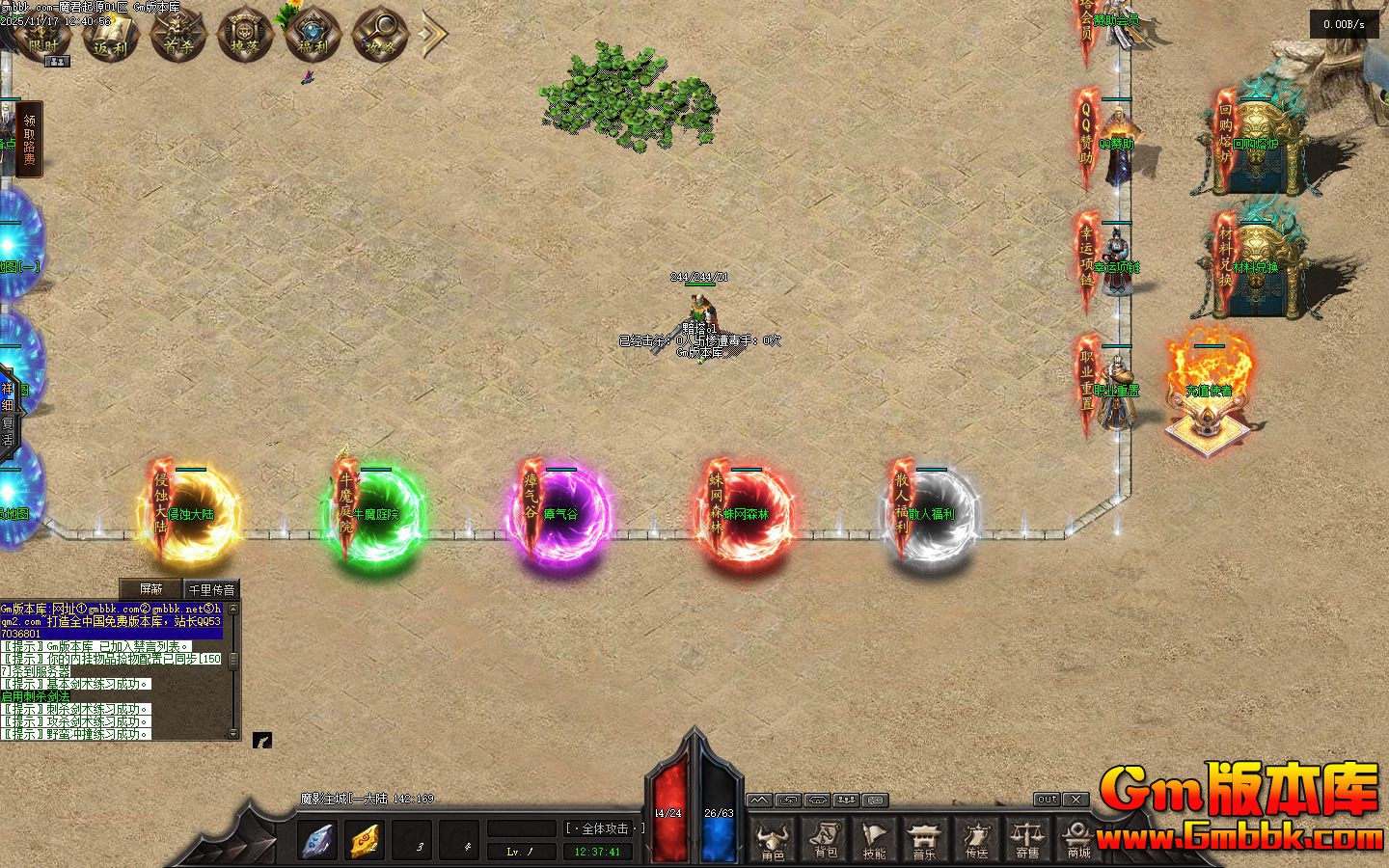The width and height of the screenshot is (1389, 868).
Task: Claim travel money via 领取路费 button
Action: (x=29, y=140)
